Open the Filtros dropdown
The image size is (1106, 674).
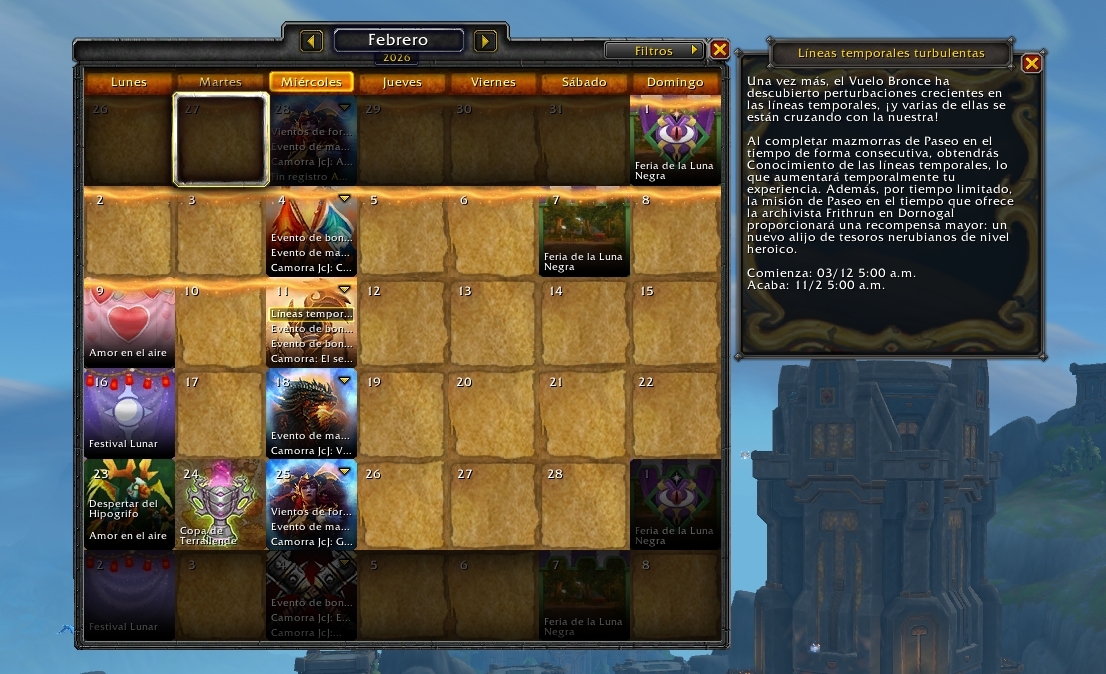tap(655, 50)
